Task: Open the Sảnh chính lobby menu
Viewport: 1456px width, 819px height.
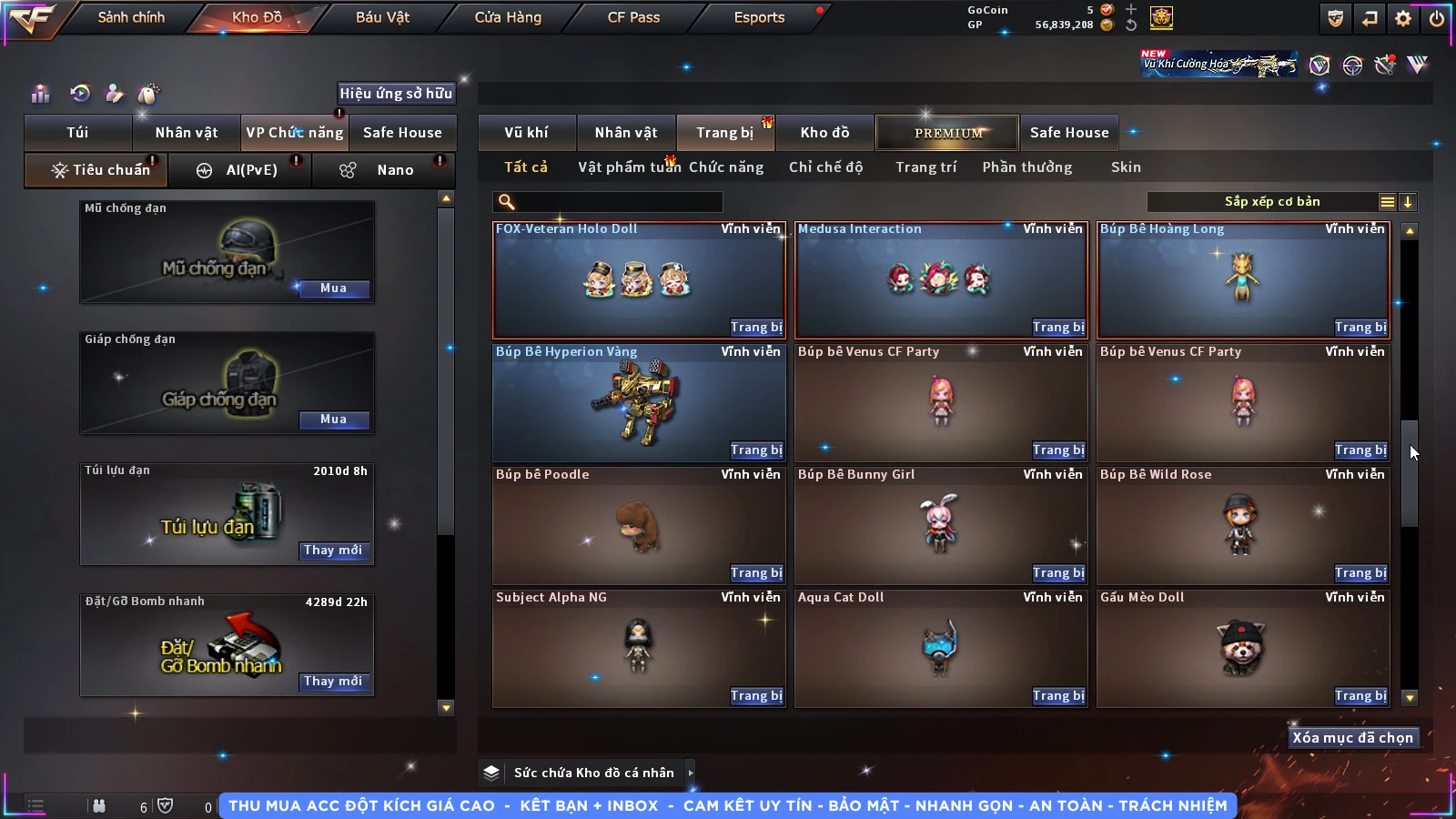Action: pos(131,17)
